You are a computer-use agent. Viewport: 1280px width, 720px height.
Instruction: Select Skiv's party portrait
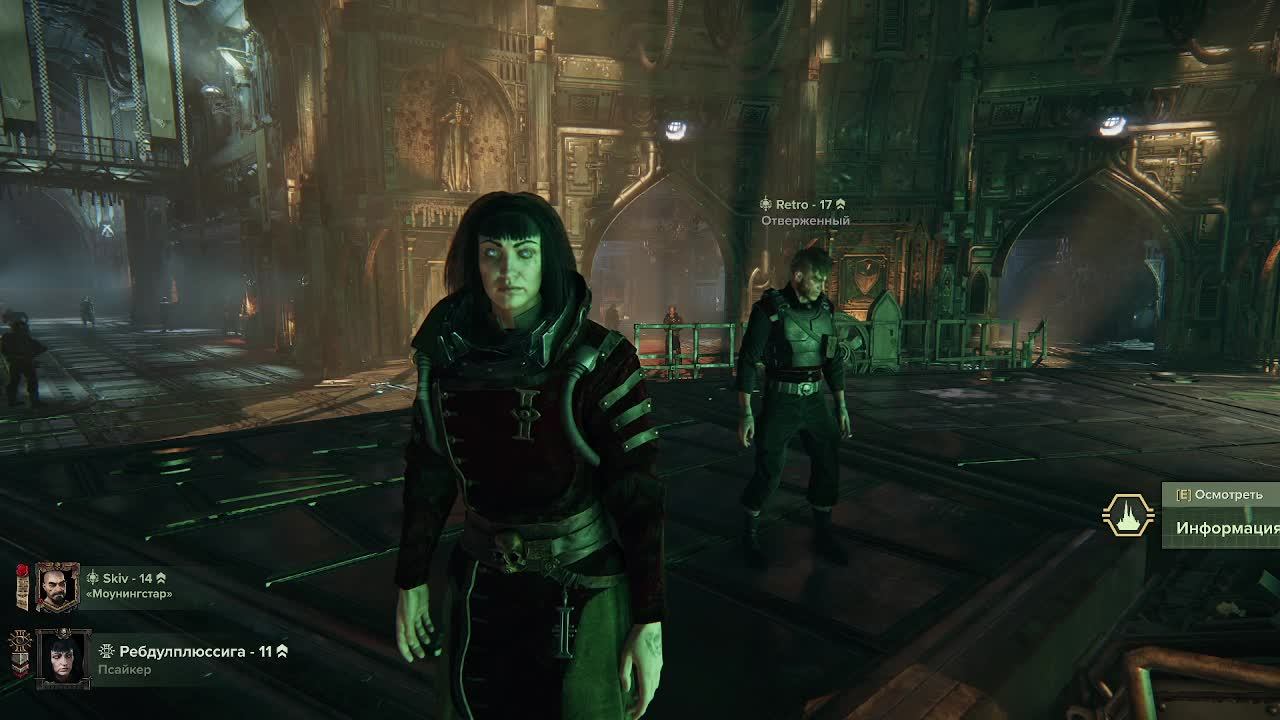57,587
